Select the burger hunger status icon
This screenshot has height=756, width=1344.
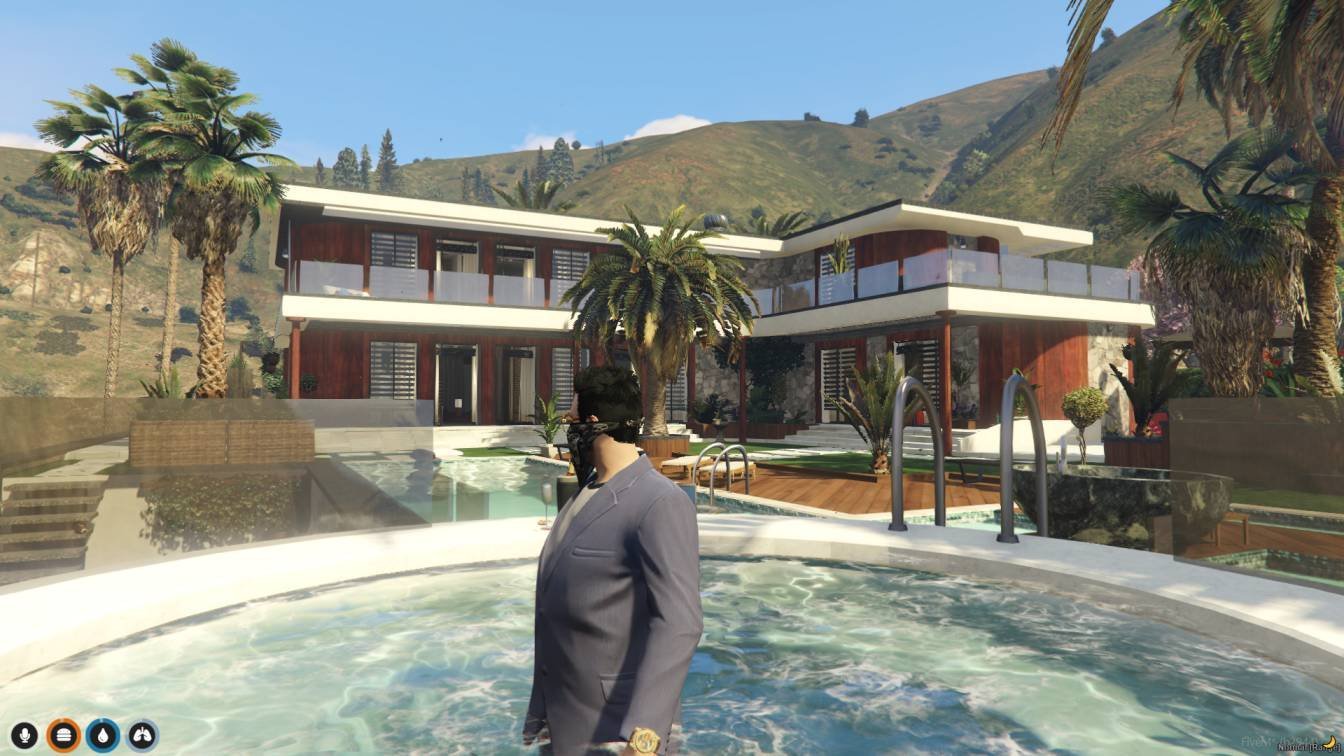(63, 735)
